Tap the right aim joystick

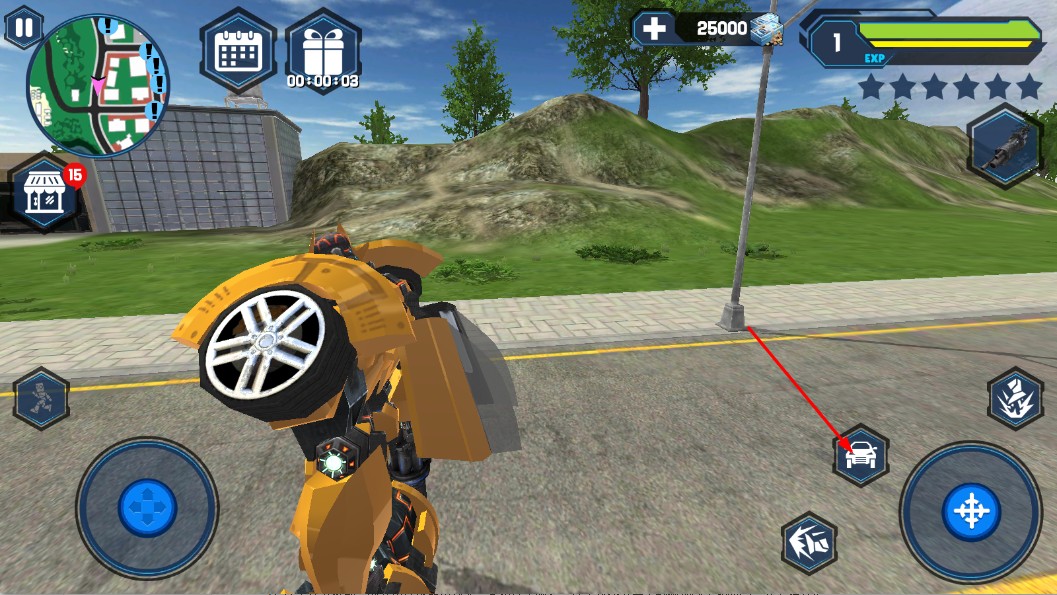tap(970, 512)
